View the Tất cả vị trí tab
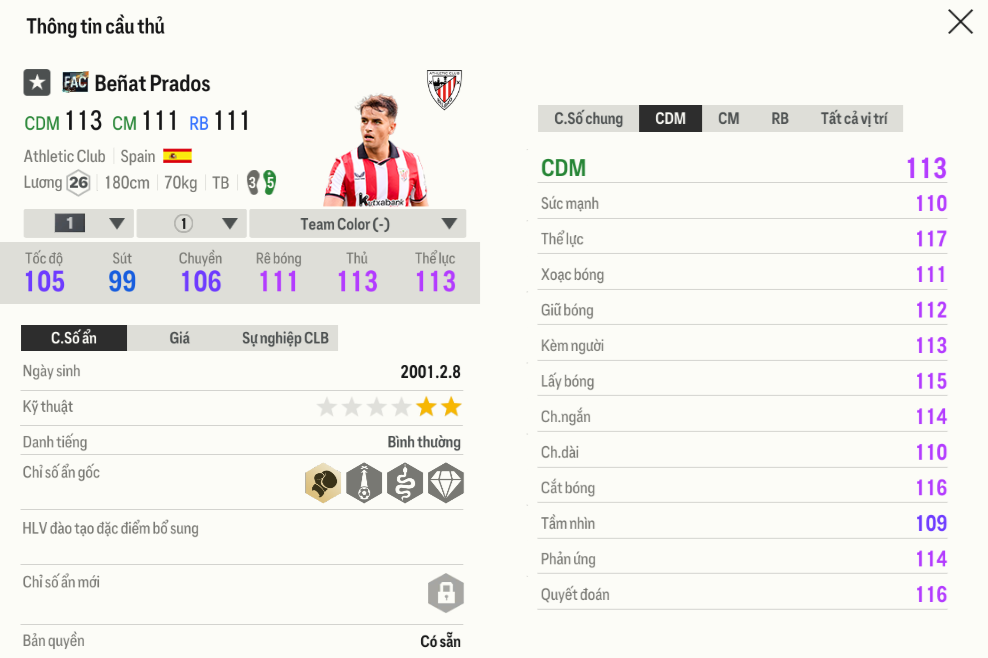This screenshot has height=658, width=988. click(x=853, y=119)
